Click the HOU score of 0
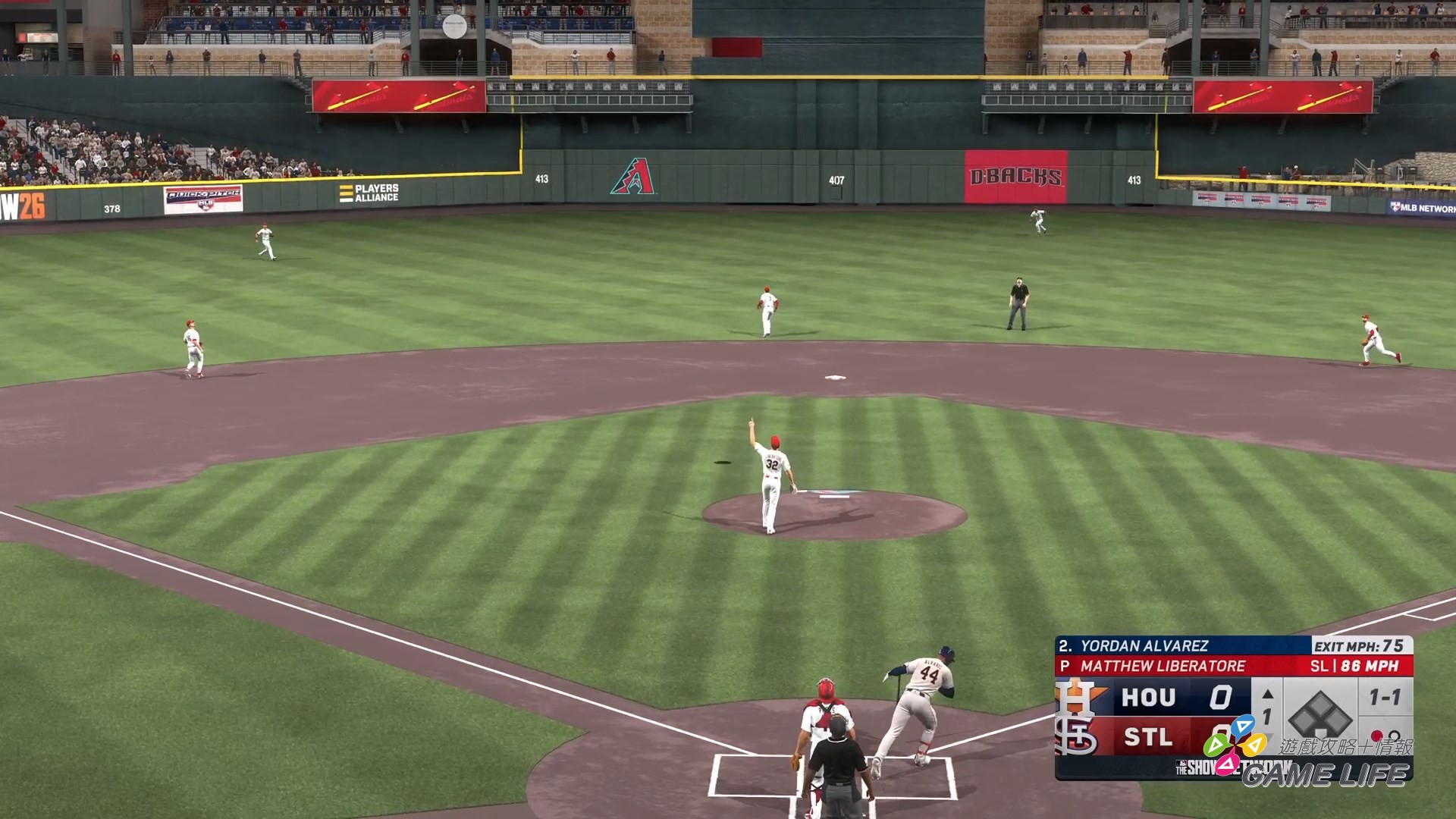This screenshot has width=1456, height=819. coord(1222,698)
